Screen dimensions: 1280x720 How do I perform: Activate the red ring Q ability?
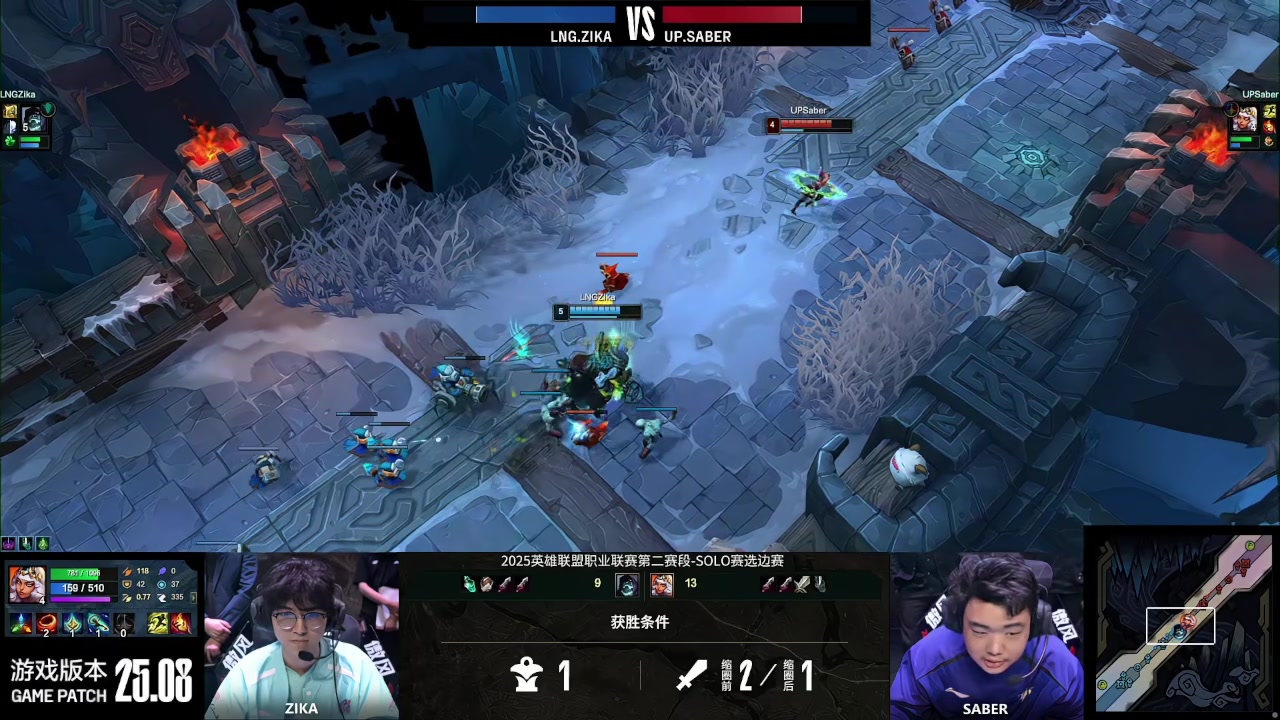(46, 624)
